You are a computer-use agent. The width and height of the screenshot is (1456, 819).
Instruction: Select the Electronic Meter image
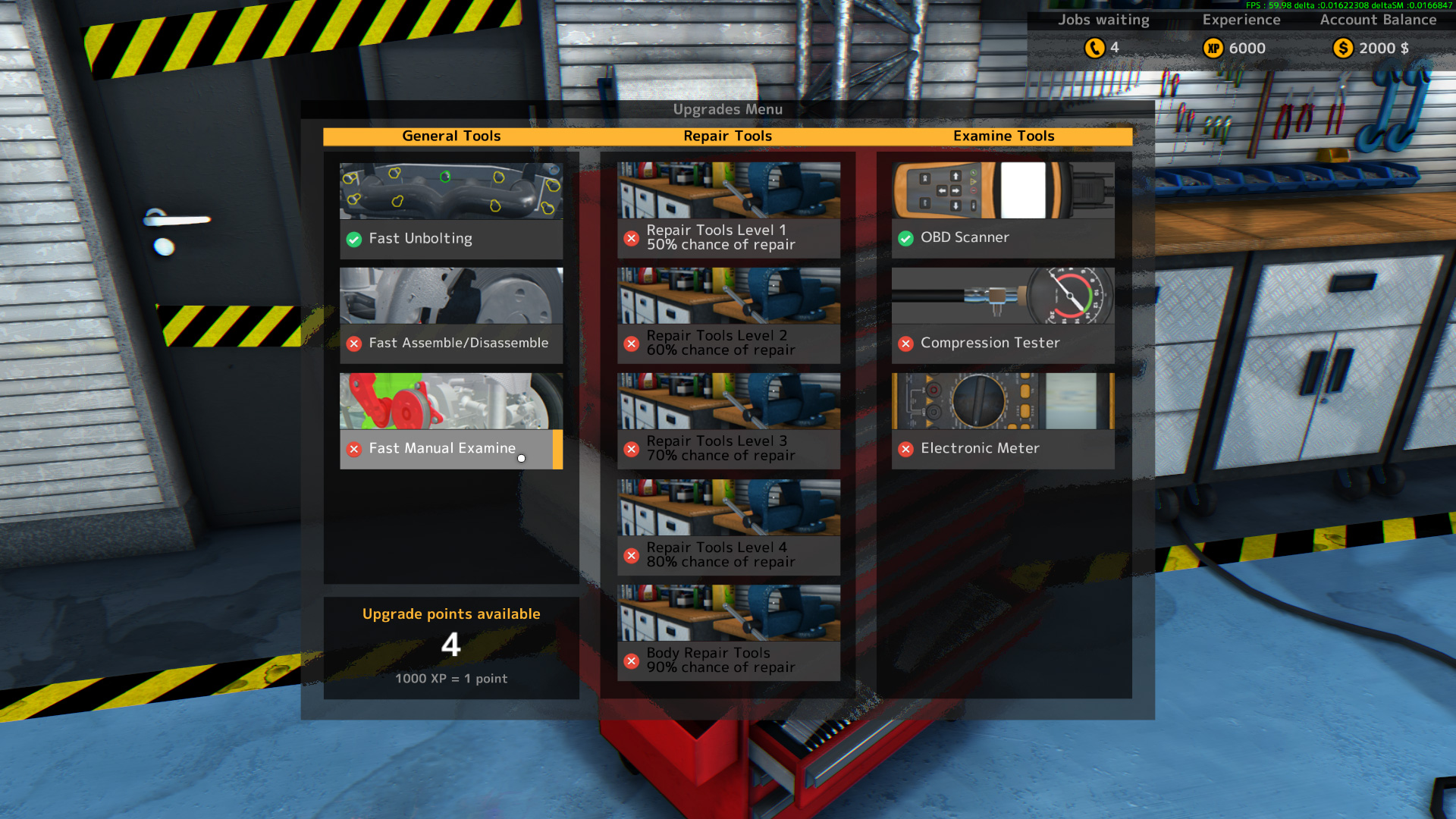pyautogui.click(x=1003, y=402)
